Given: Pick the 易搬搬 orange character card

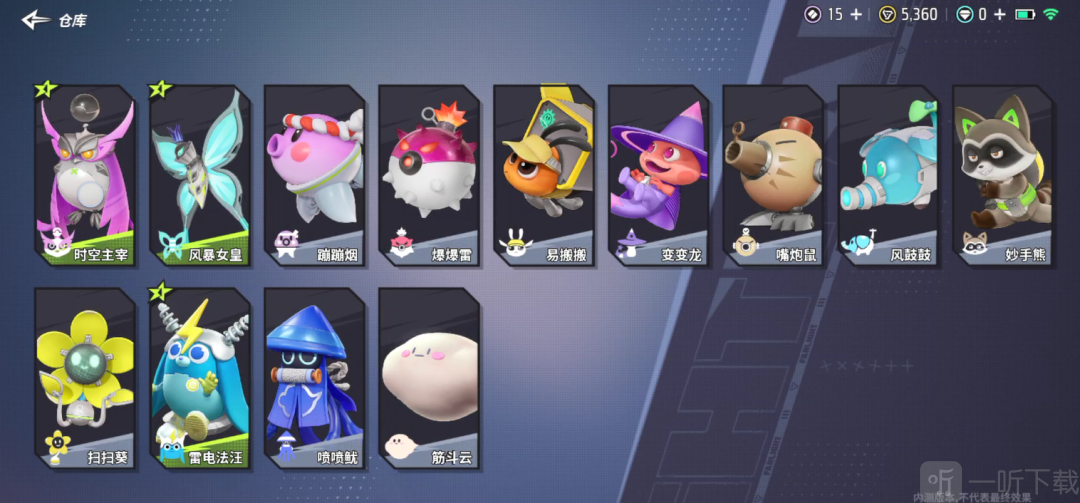Looking at the screenshot, I should click(544, 175).
